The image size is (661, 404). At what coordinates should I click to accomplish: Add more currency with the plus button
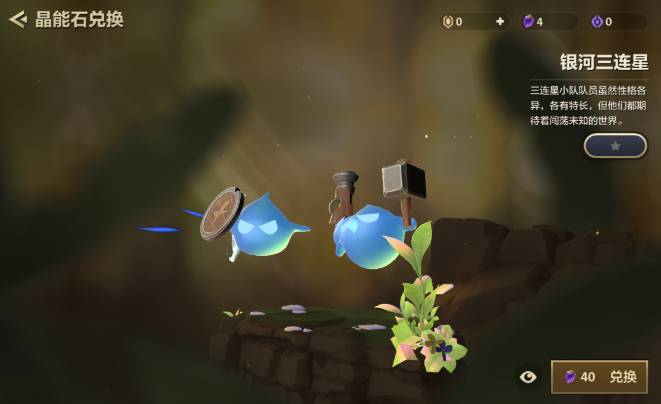[x=500, y=21]
